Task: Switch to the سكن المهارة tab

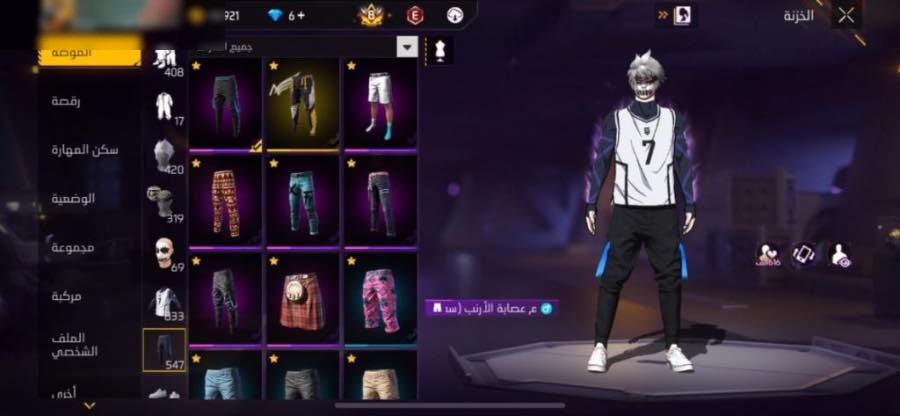Action: pos(85,149)
